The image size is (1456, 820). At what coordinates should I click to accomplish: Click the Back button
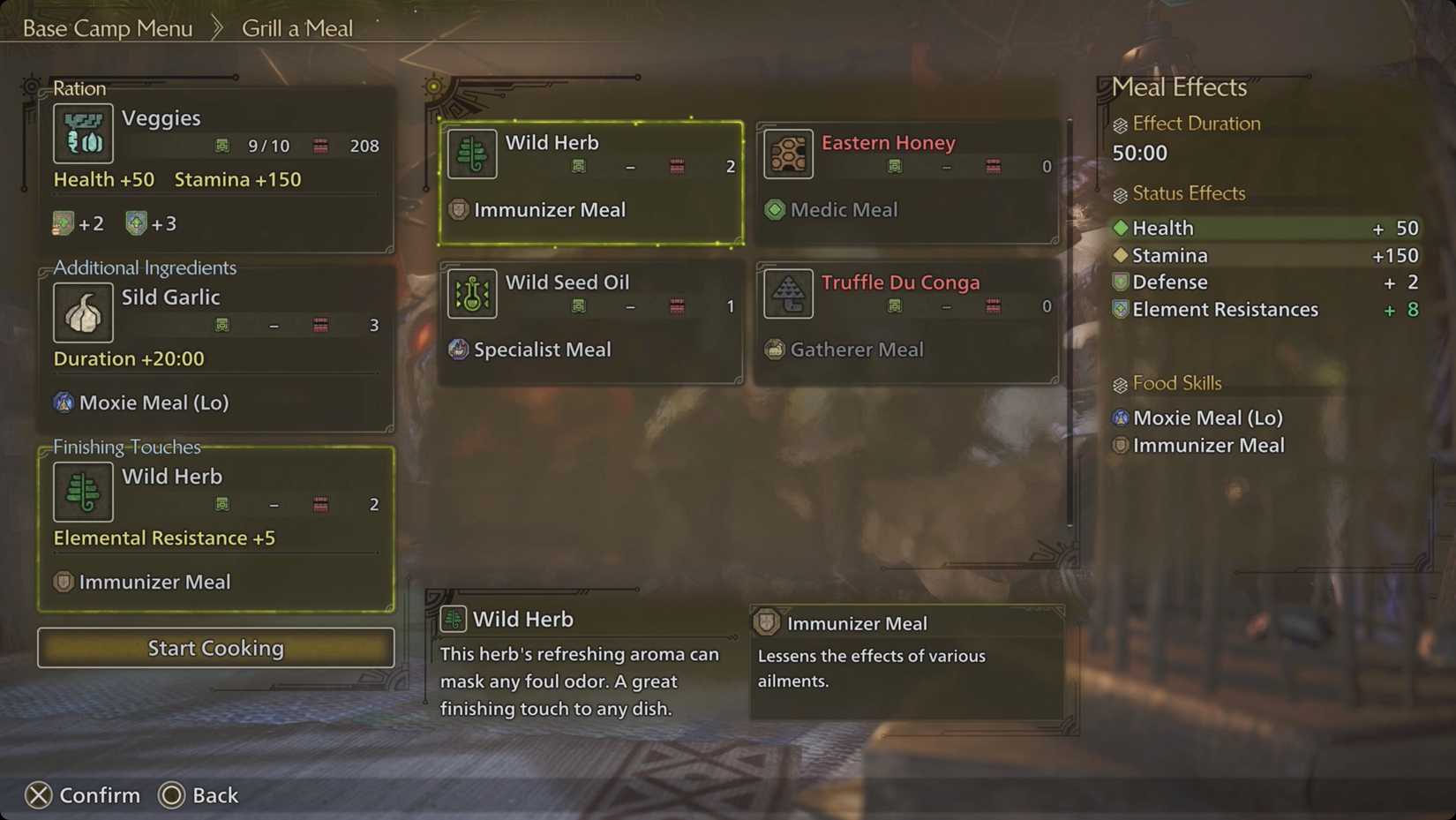click(x=199, y=795)
